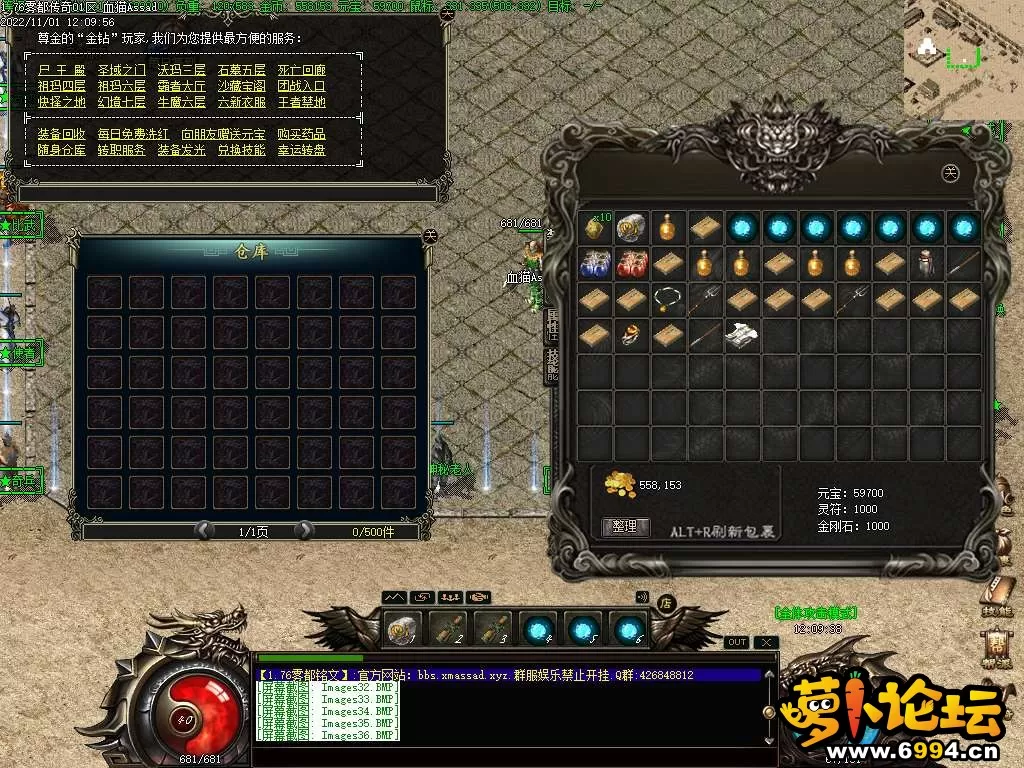Click the 整理 sort button in the bag
1024x768 pixels.
625,526
